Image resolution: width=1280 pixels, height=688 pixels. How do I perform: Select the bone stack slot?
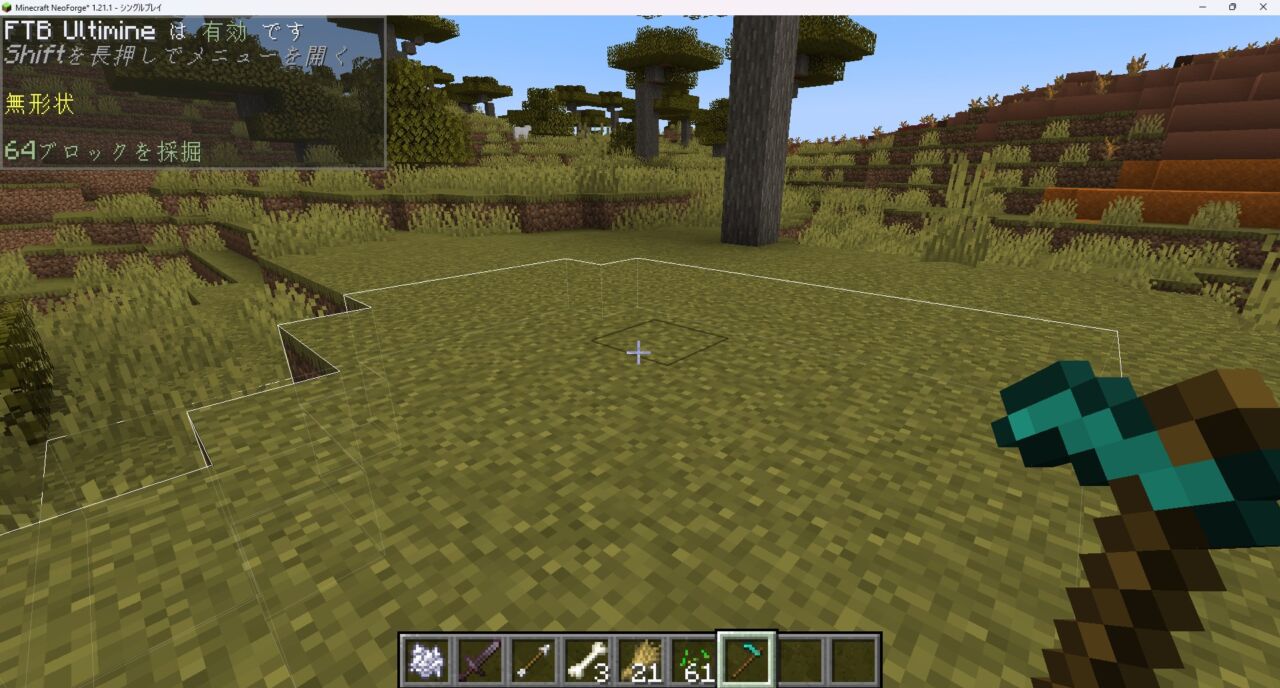coord(587,660)
